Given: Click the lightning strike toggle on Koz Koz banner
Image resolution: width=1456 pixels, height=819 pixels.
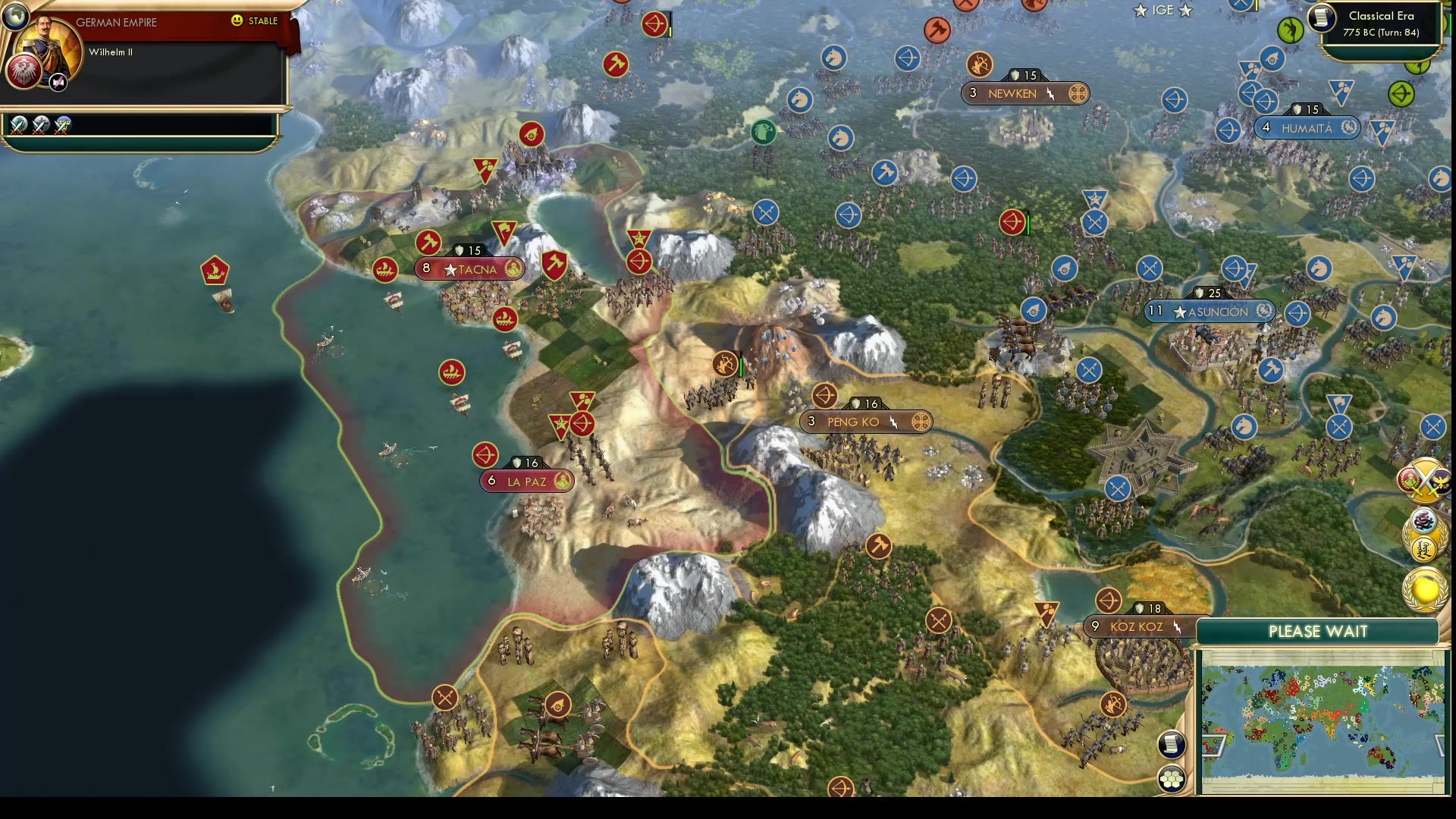Looking at the screenshot, I should 1177,626.
